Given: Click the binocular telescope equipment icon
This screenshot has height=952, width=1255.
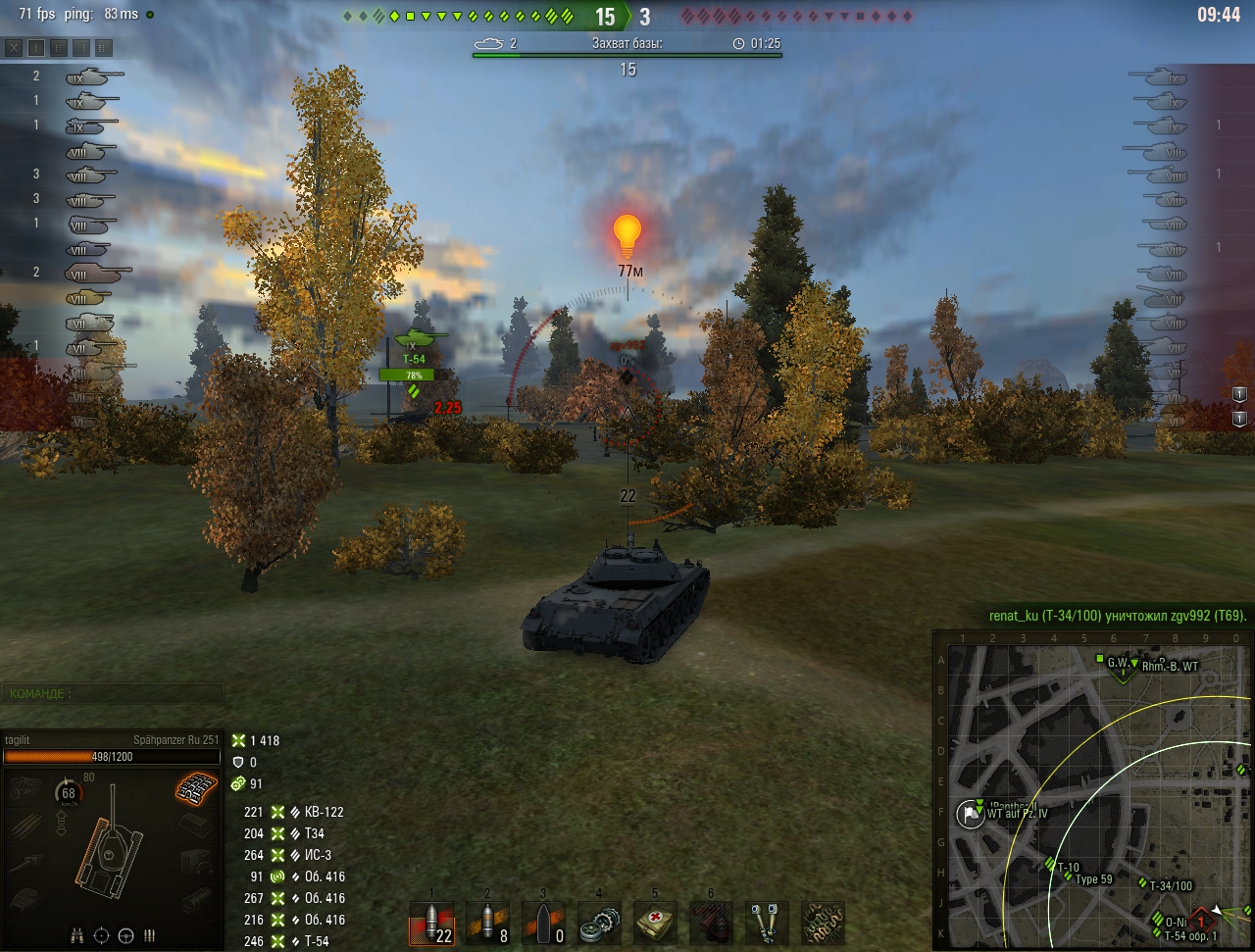Looking at the screenshot, I should (x=767, y=924).
